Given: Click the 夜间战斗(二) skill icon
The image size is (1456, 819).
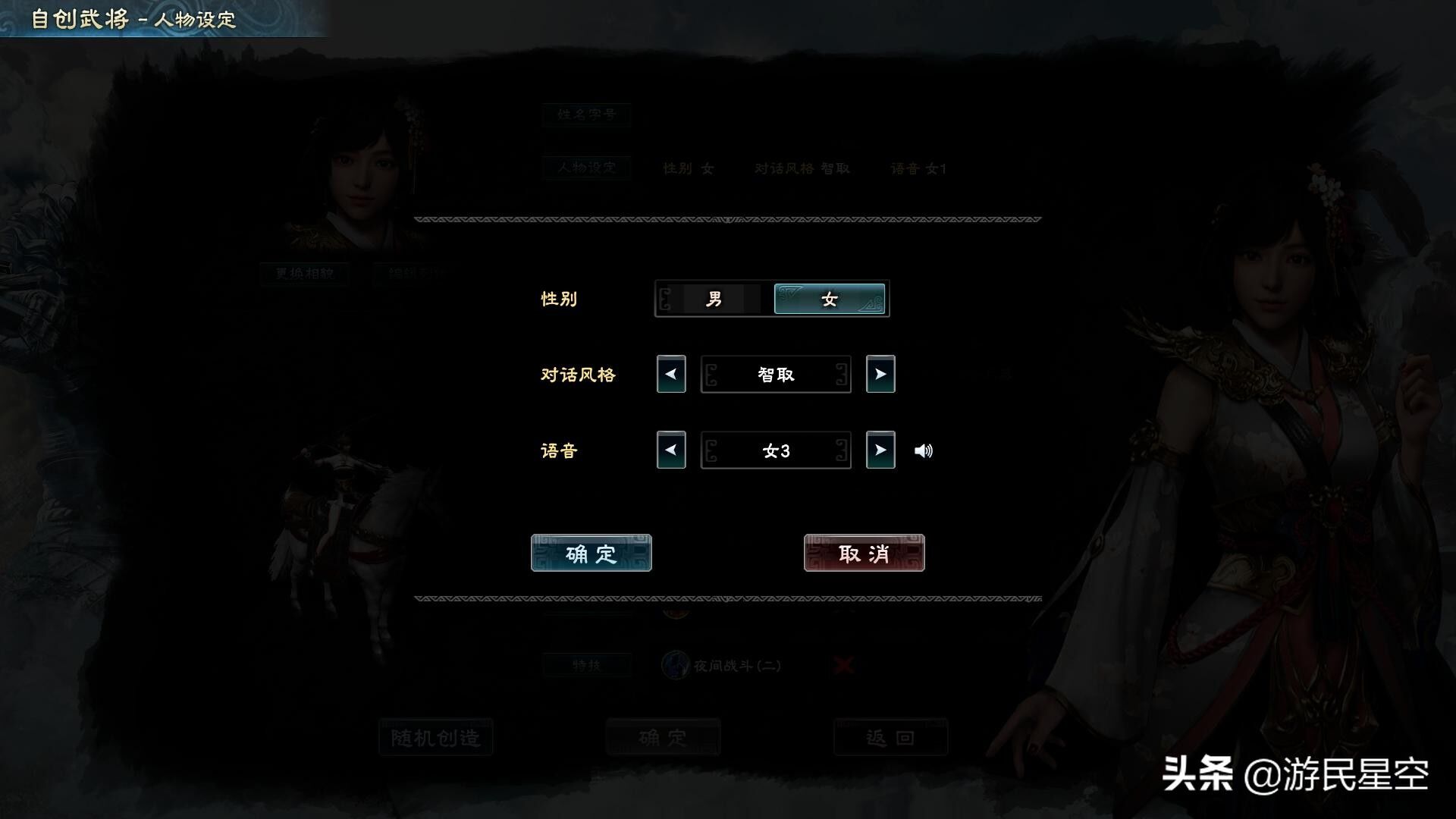Looking at the screenshot, I should coord(673,665).
